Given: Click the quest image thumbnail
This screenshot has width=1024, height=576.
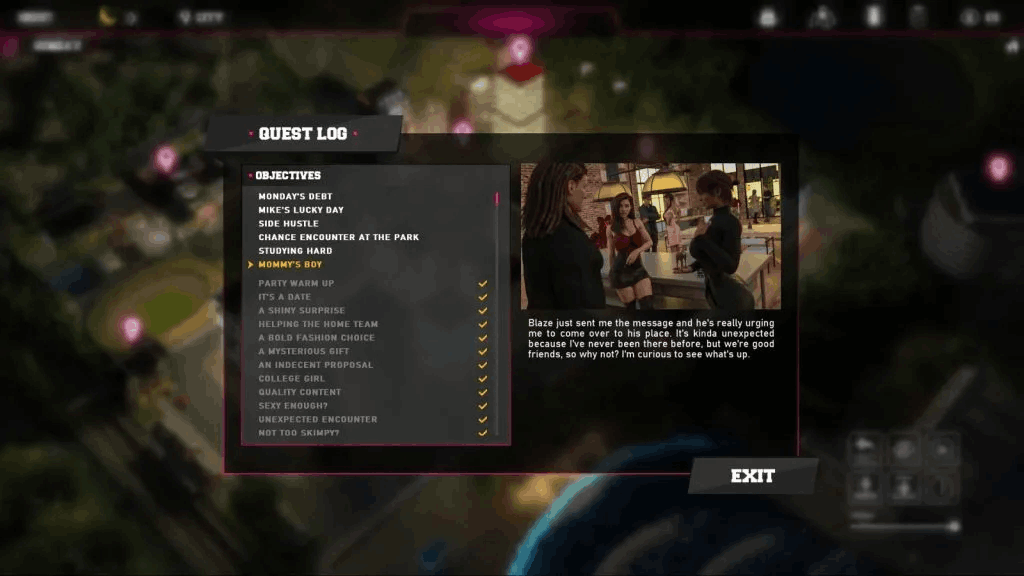Looking at the screenshot, I should click(651, 236).
